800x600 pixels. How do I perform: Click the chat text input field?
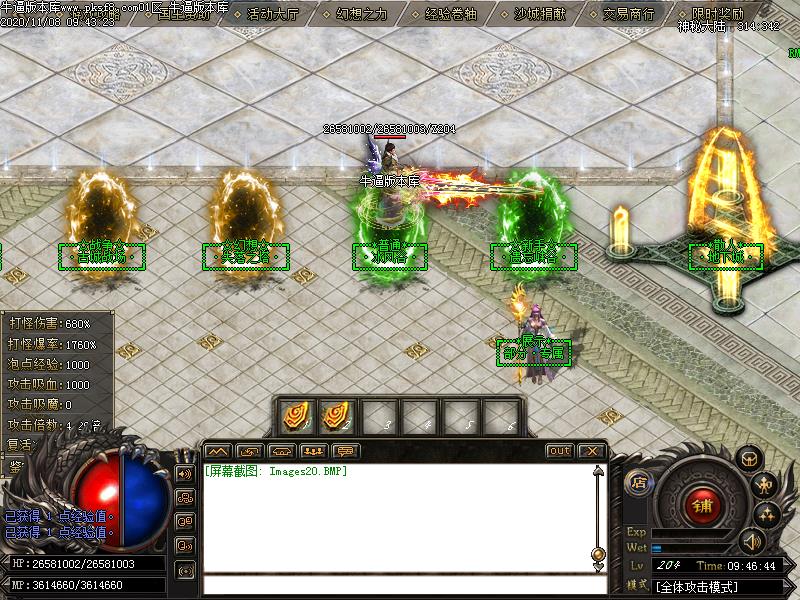point(400,585)
